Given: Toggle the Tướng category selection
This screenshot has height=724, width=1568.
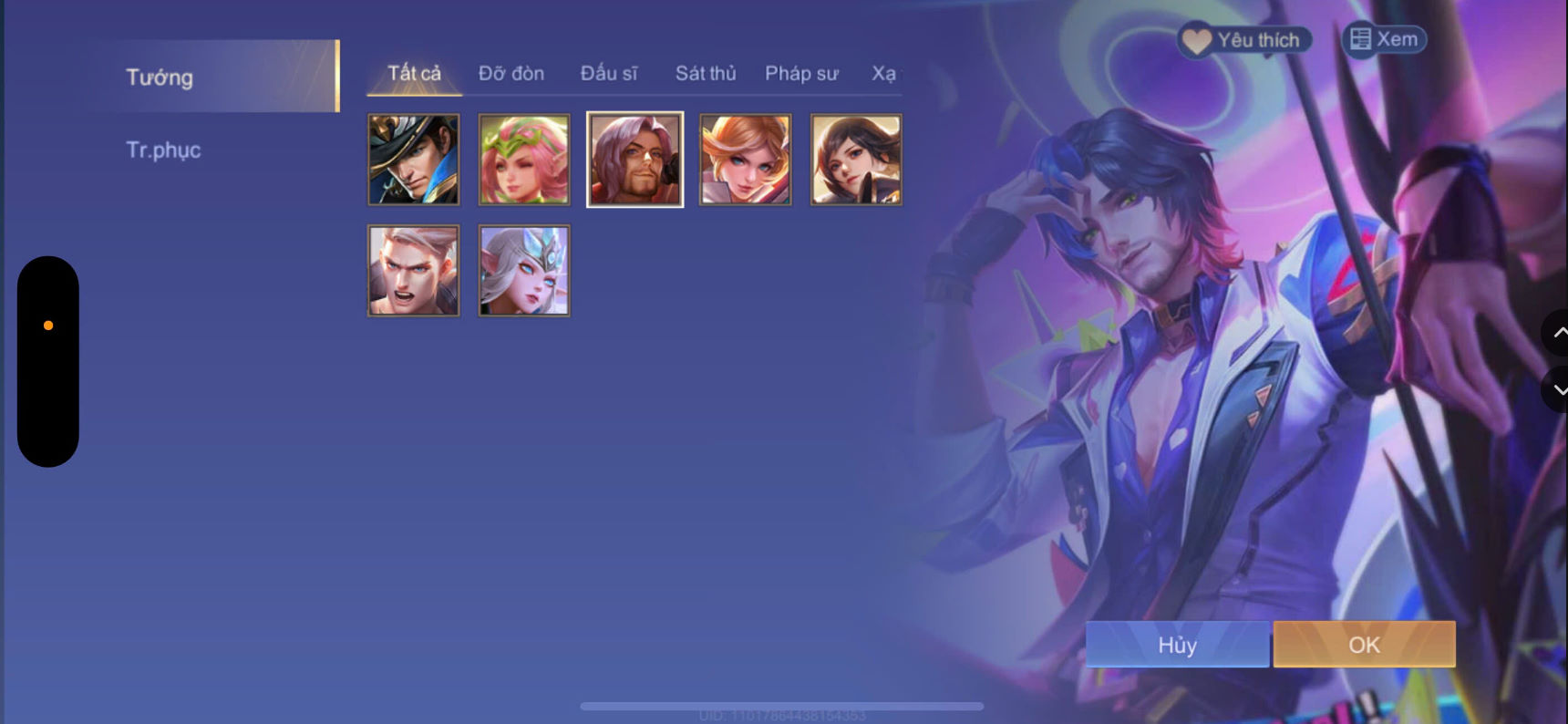Looking at the screenshot, I should pos(159,77).
